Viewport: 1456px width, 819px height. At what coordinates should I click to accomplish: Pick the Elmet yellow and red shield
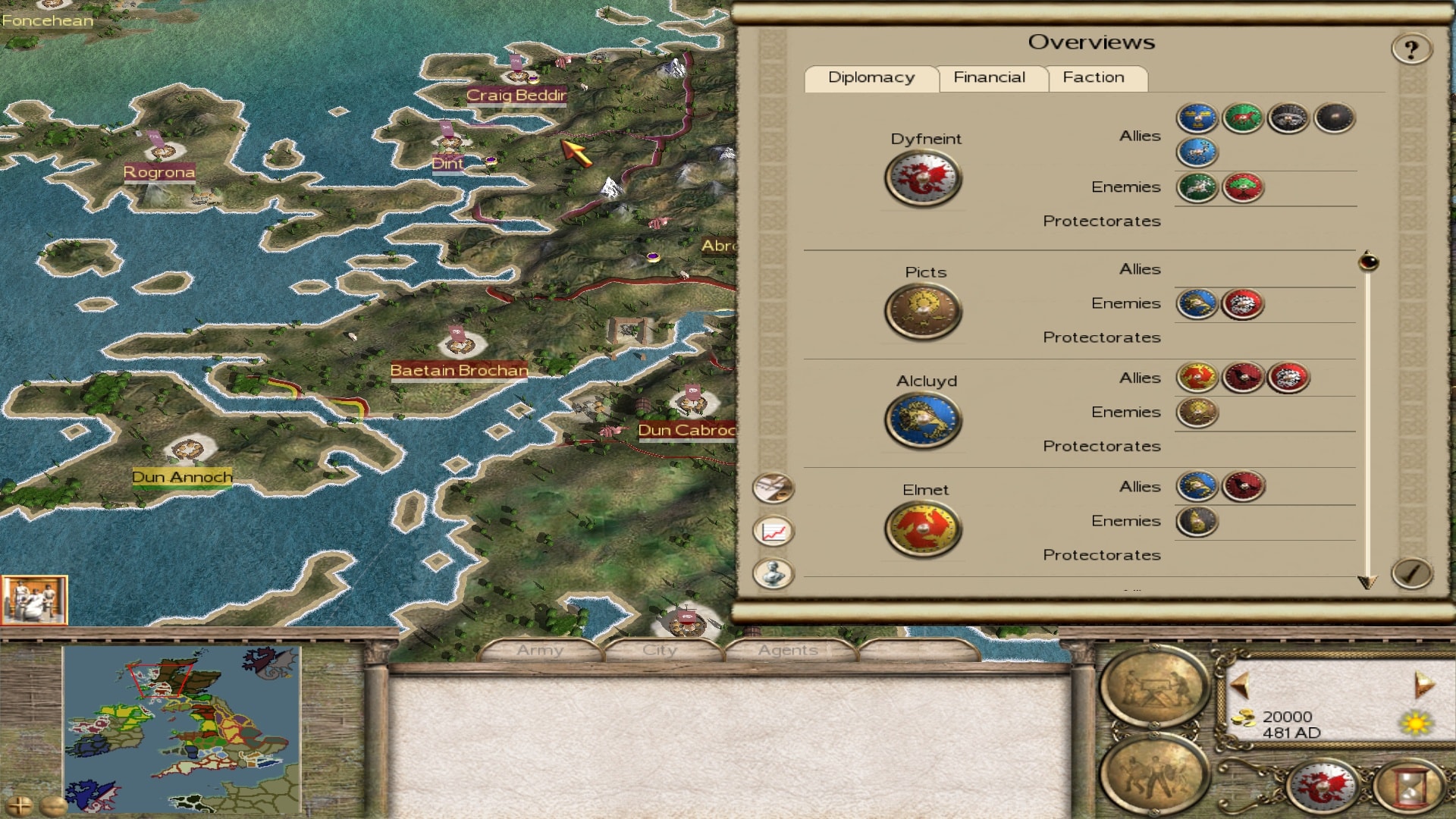[x=923, y=529]
